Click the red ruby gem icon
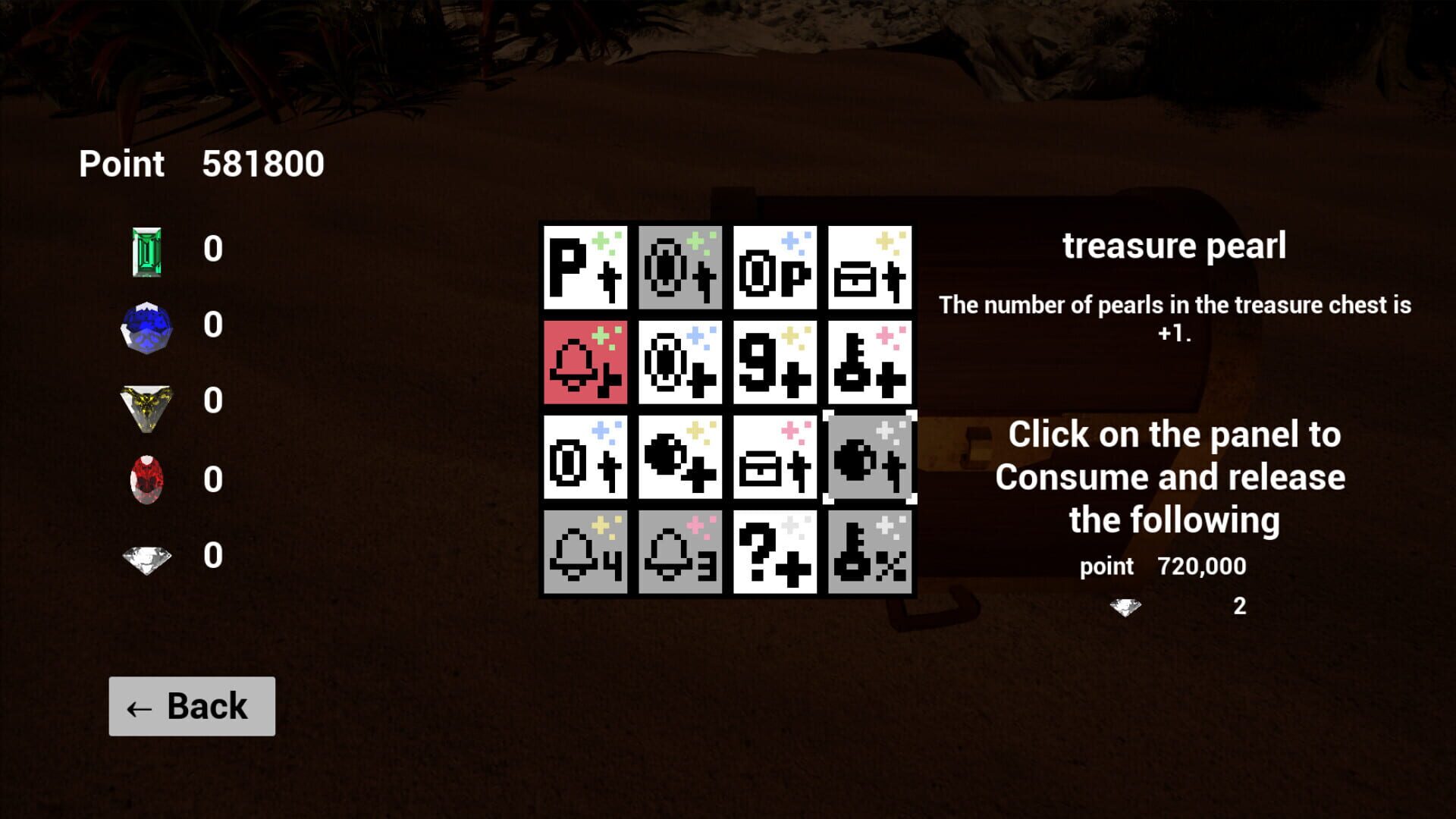Viewport: 1456px width, 819px height. pos(146,478)
